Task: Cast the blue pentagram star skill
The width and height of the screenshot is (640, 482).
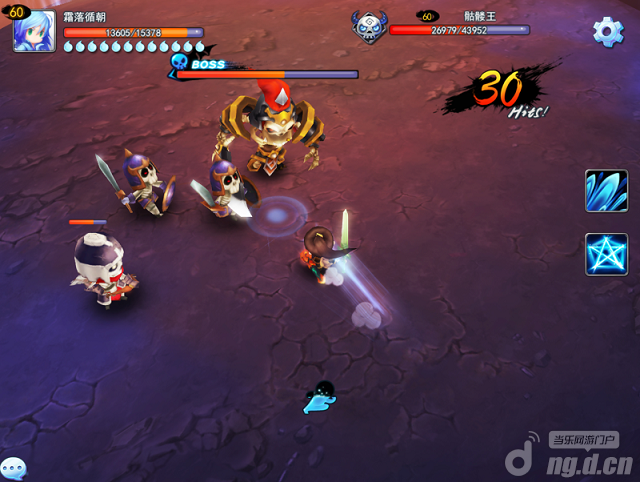Action: pos(606,254)
